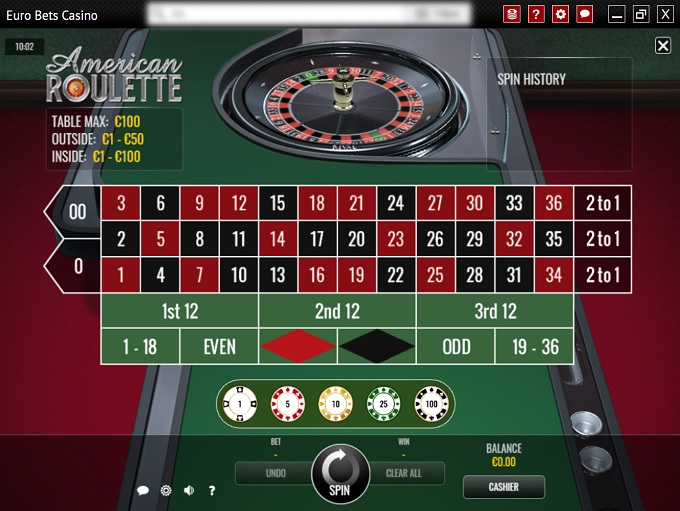This screenshot has width=680, height=511.
Task: Bet on the 19 - 36 range
Action: click(535, 346)
